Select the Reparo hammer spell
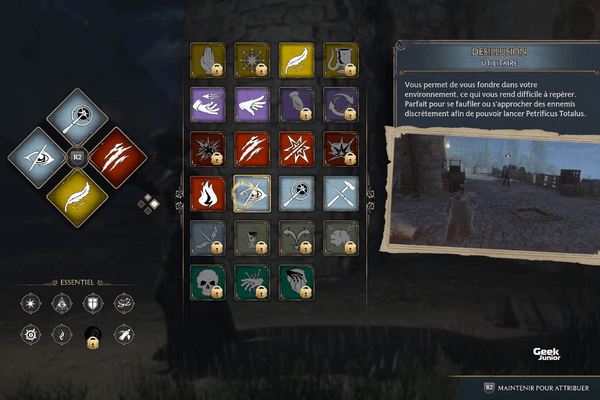The width and height of the screenshot is (600, 400). point(340,192)
